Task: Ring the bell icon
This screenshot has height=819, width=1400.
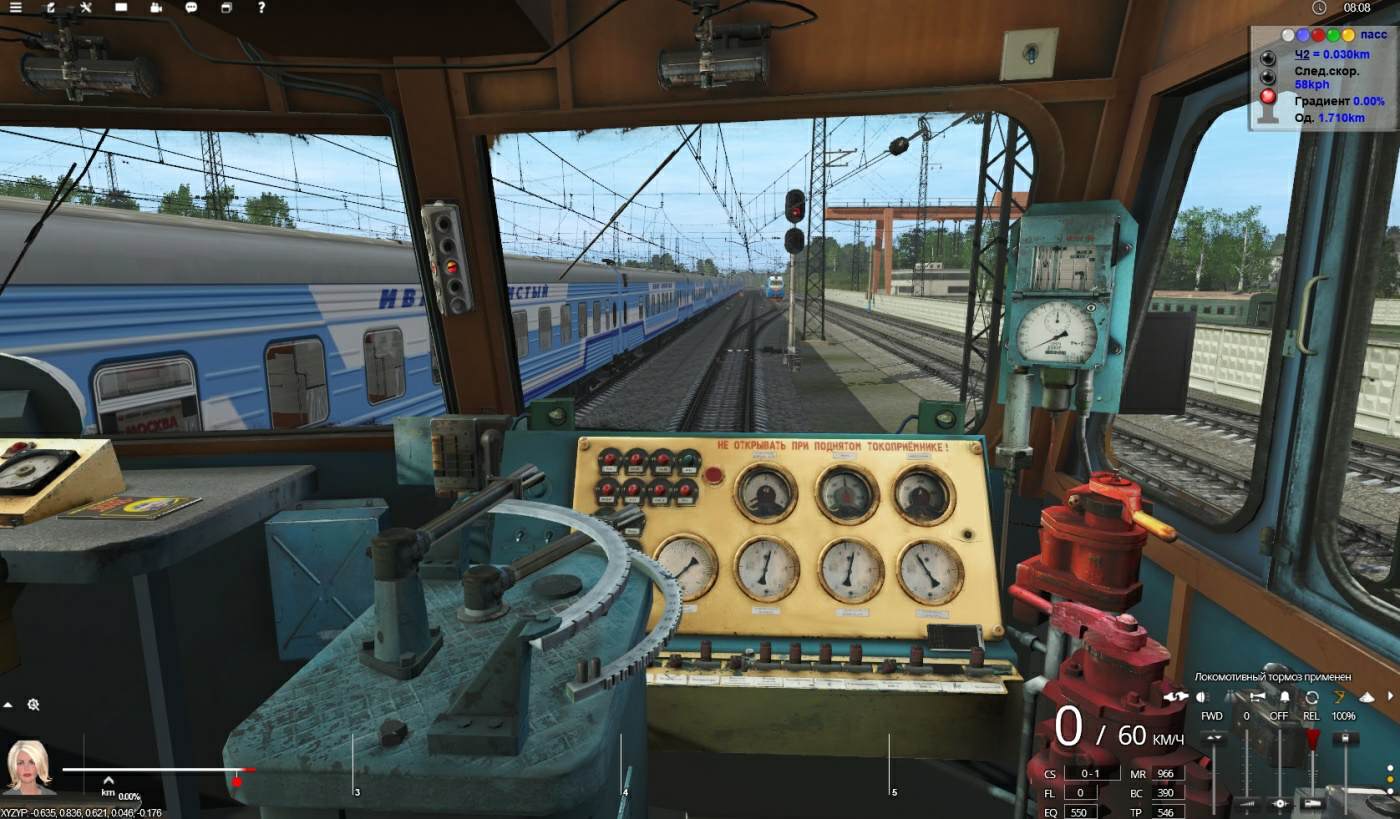Action: (x=1285, y=697)
